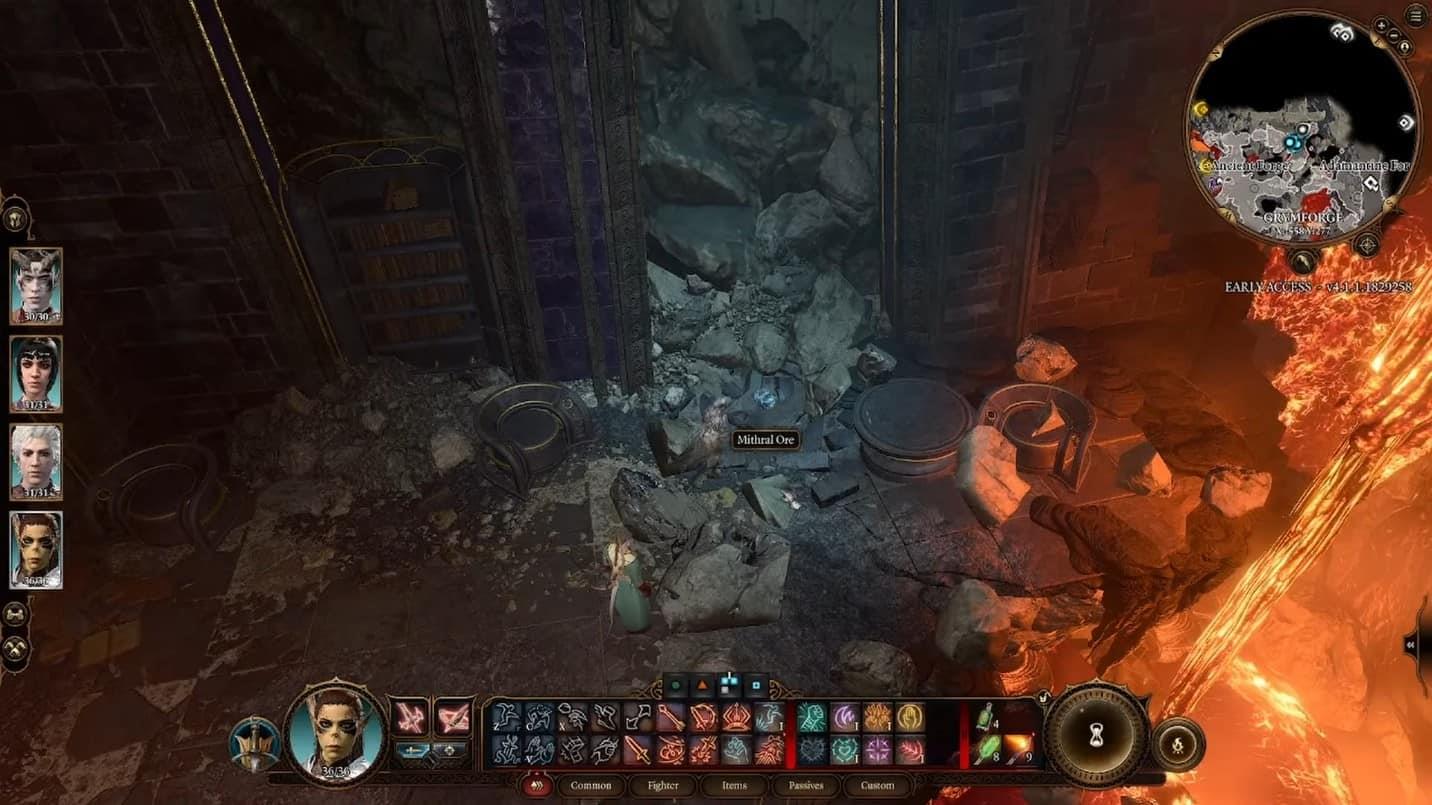The height and width of the screenshot is (805, 1432).
Task: Select the horned party member portrait
Action: [x=36, y=285]
